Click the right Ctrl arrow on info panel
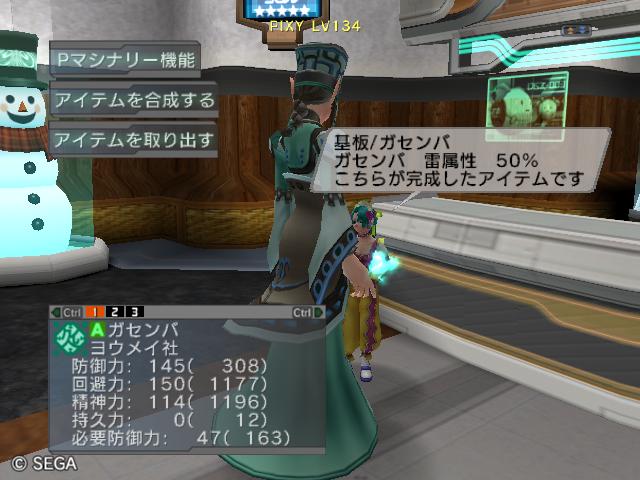The image size is (640, 480). pyautogui.click(x=319, y=312)
